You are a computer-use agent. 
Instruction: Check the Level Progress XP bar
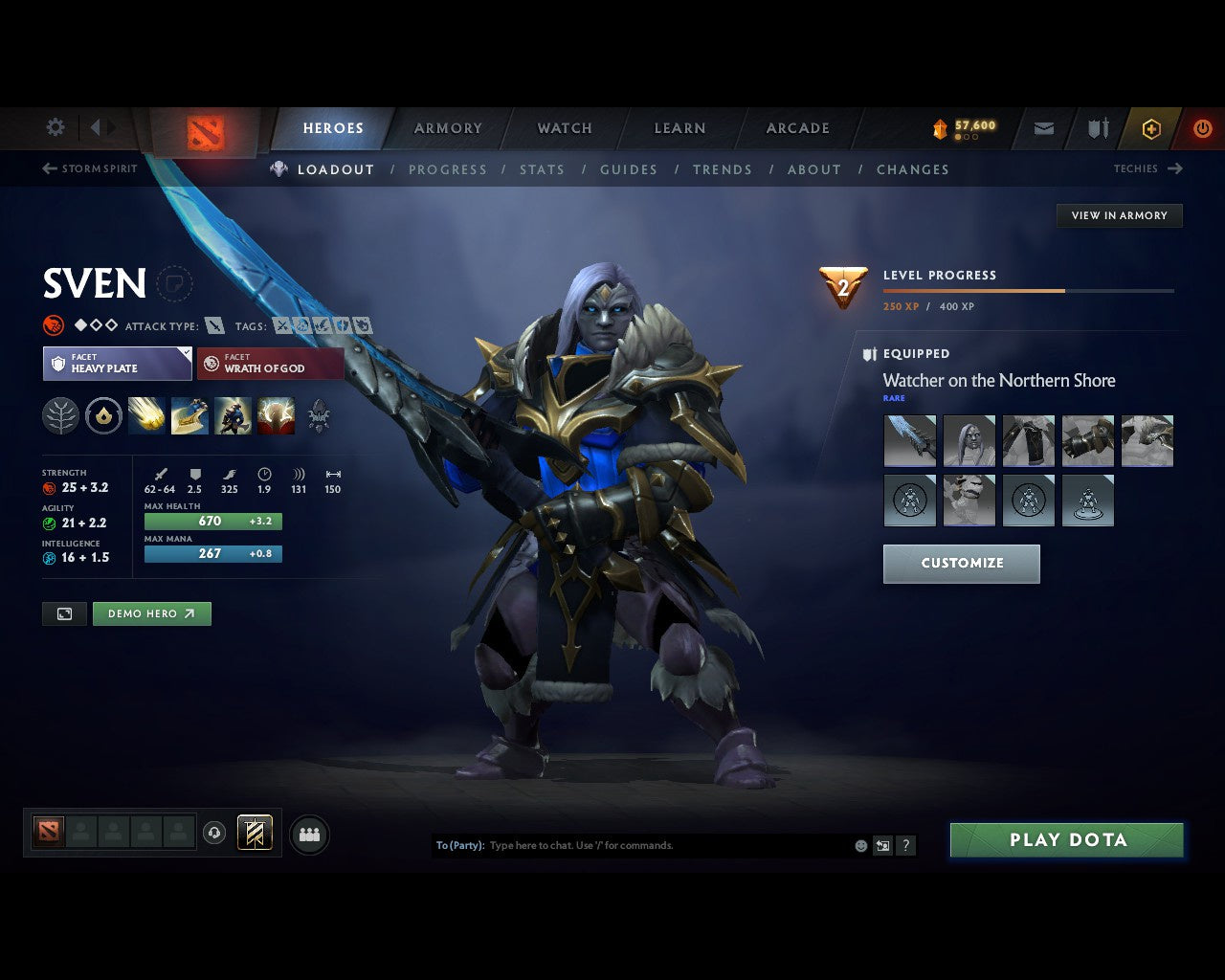(x=1029, y=291)
